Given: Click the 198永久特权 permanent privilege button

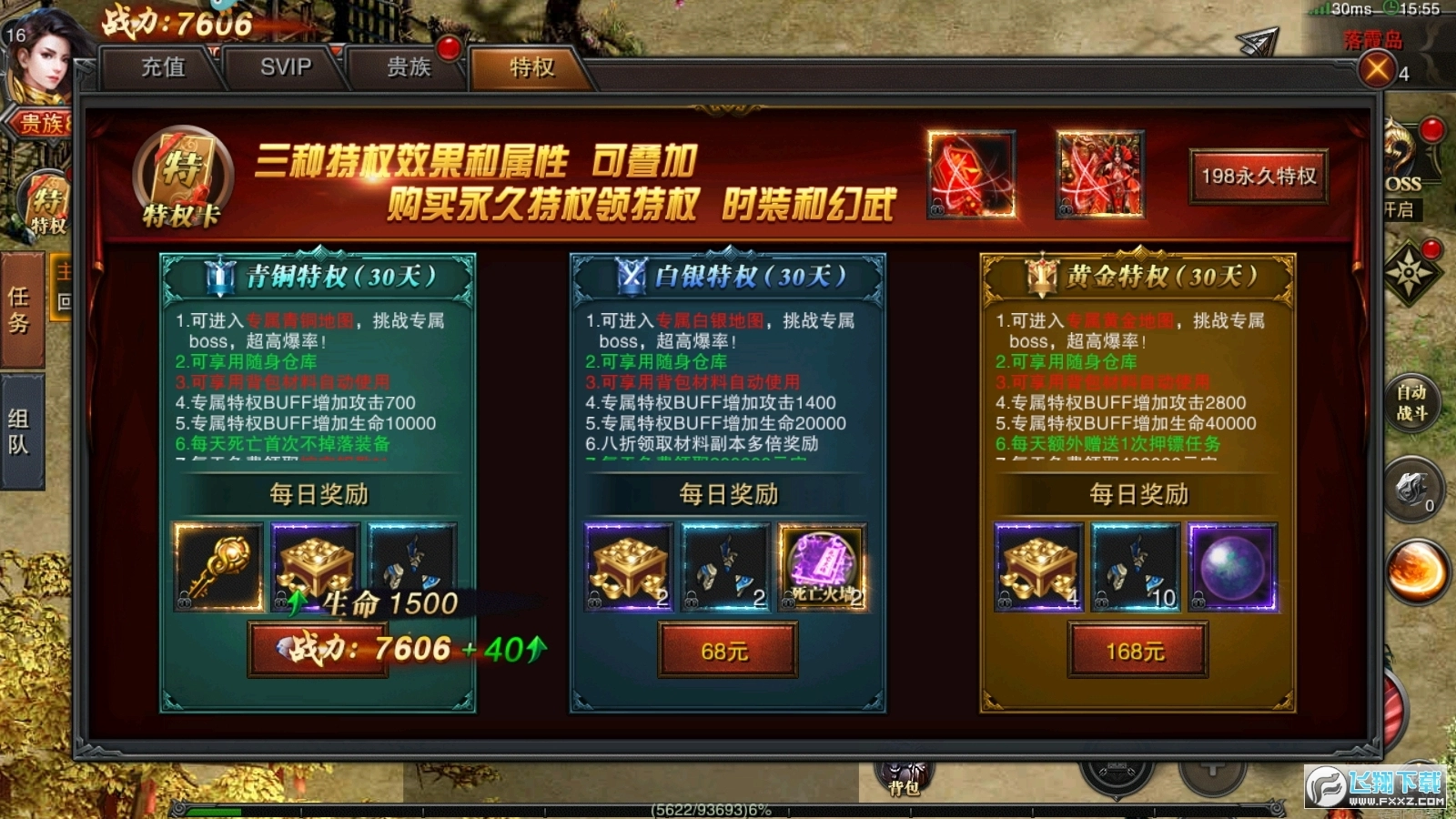Looking at the screenshot, I should (x=1257, y=178).
